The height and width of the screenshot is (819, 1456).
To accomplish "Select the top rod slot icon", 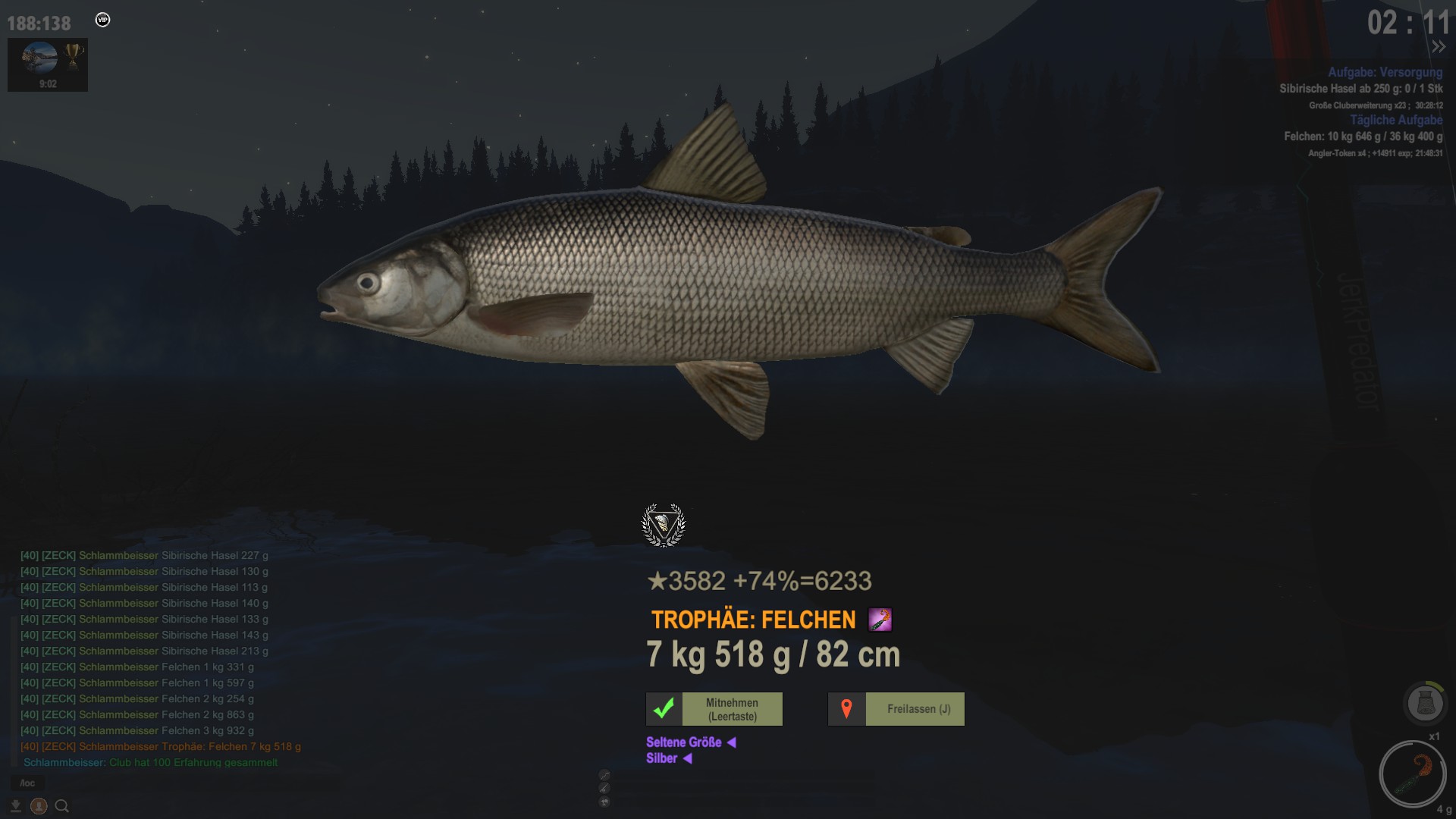I will (x=604, y=774).
